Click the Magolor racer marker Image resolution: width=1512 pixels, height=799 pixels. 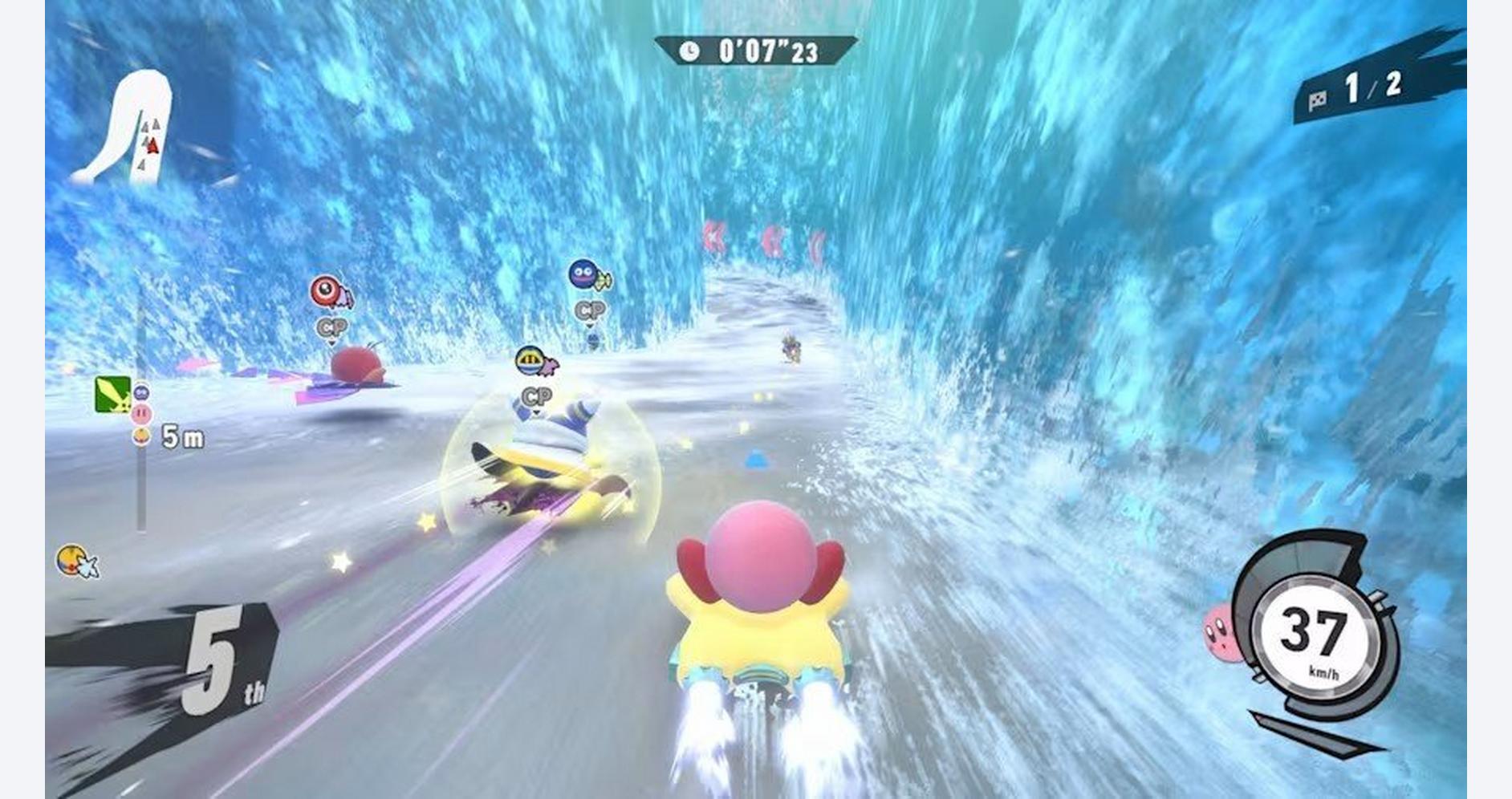(x=535, y=363)
